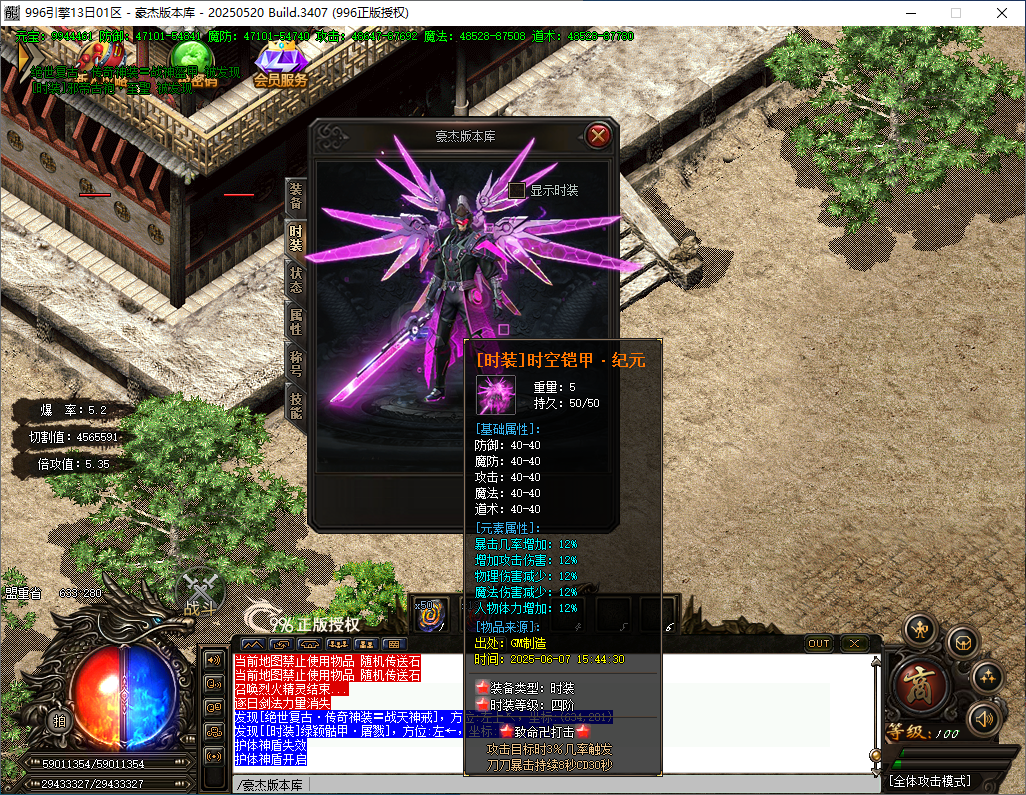This screenshot has height=795, width=1026.
Task: Switch to the 技能 tab
Action: point(296,404)
